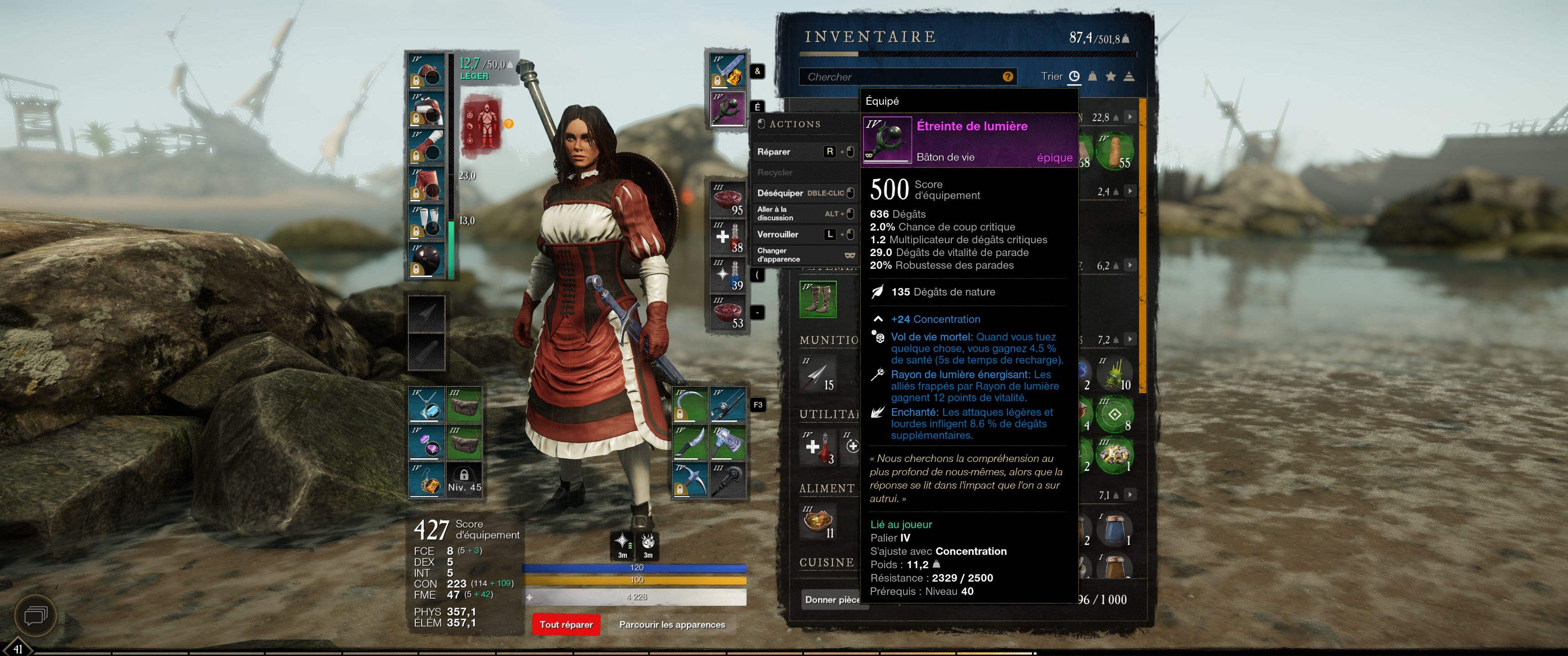1568x656 pixels.
Task: Focus the Chercher search field
Action: [x=901, y=77]
